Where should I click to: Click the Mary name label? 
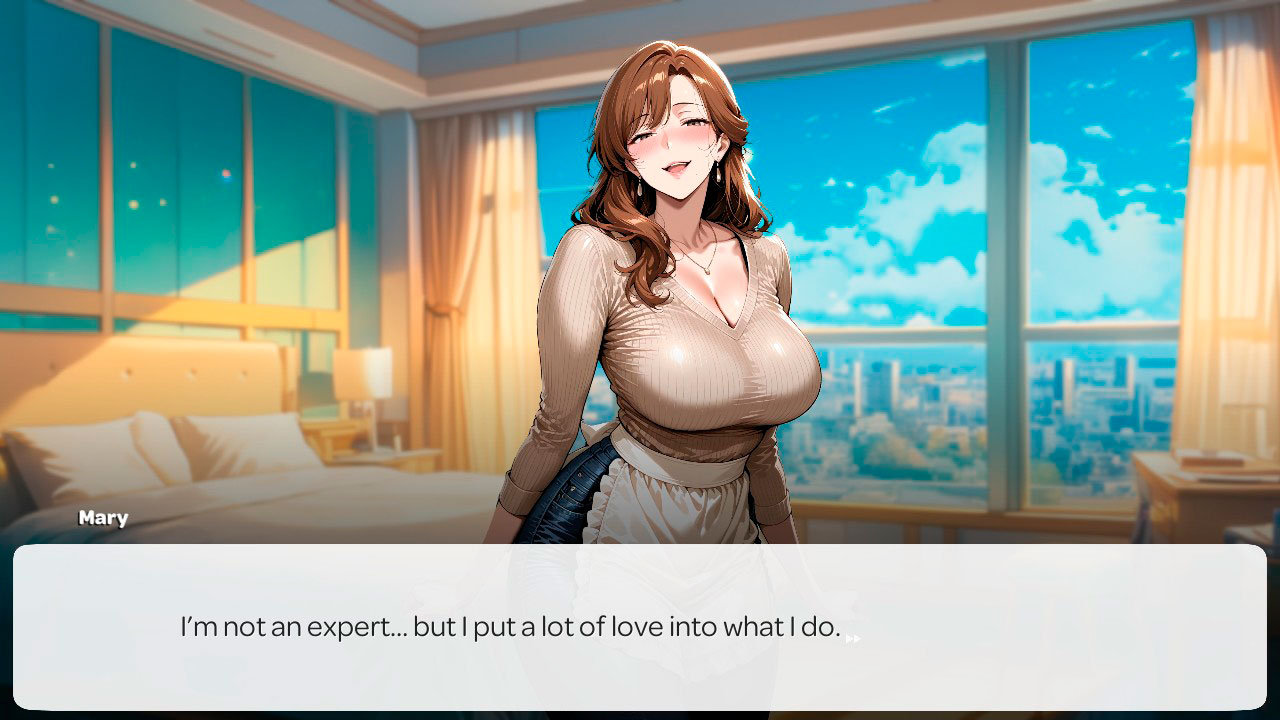point(104,517)
